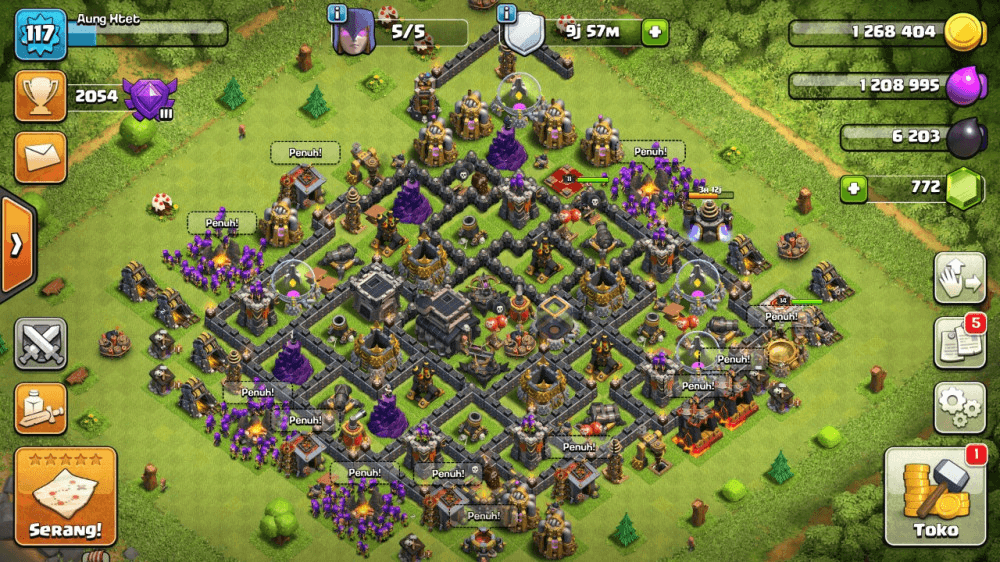Show shield info icon
This screenshot has width=1000, height=562.
[508, 14]
